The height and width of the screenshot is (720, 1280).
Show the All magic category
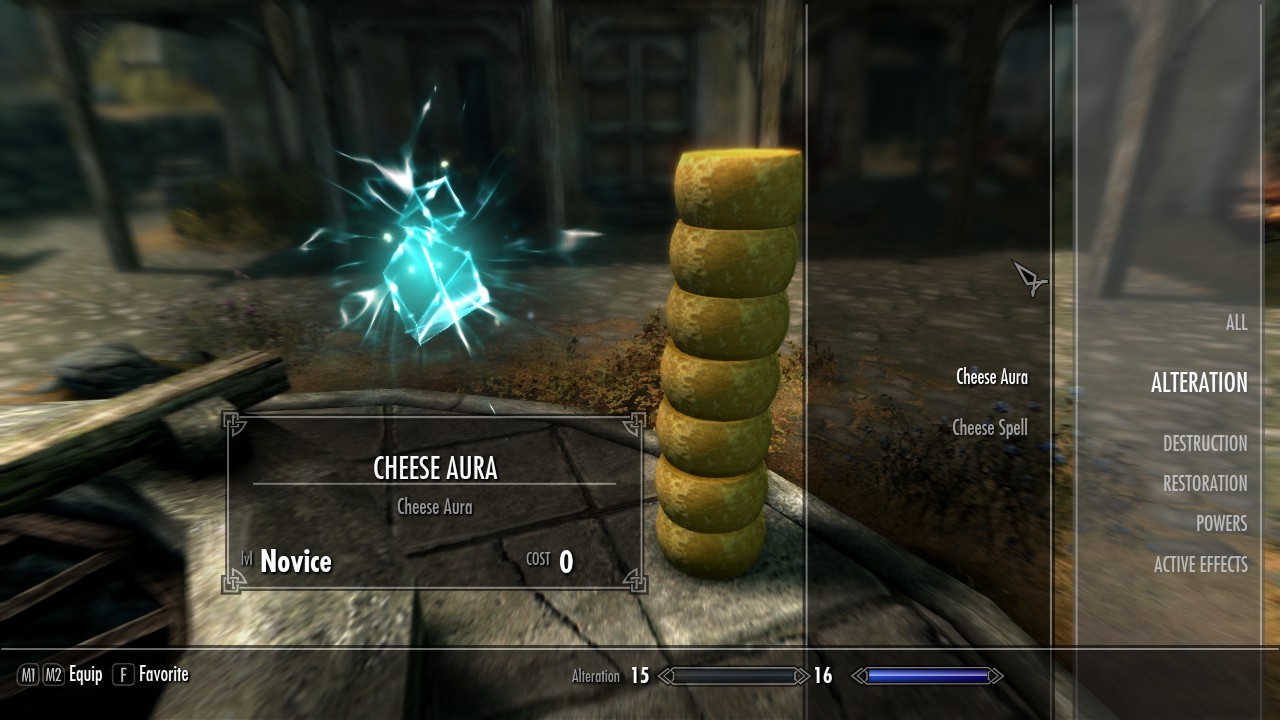point(1236,323)
